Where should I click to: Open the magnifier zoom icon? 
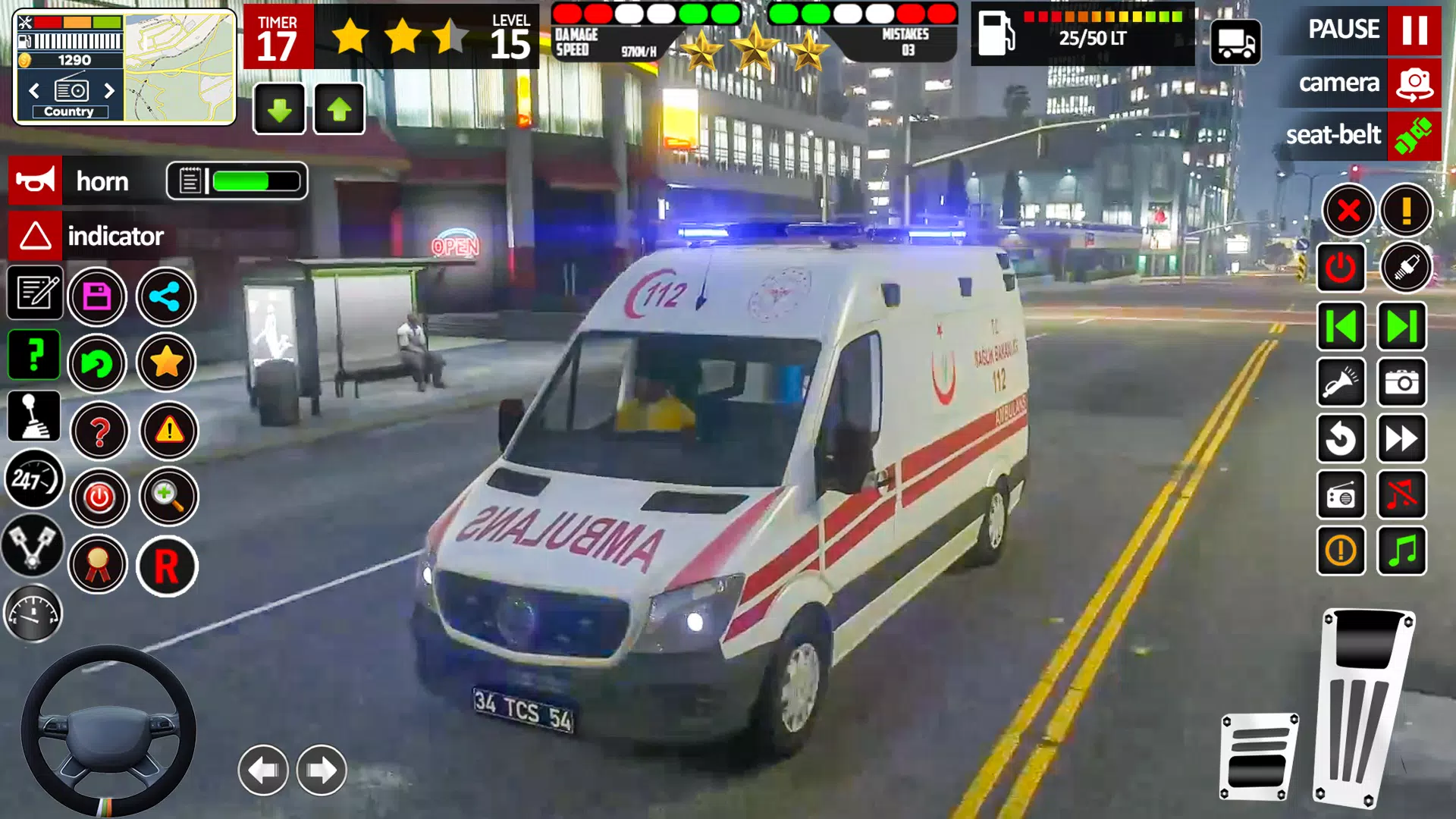coord(168,497)
